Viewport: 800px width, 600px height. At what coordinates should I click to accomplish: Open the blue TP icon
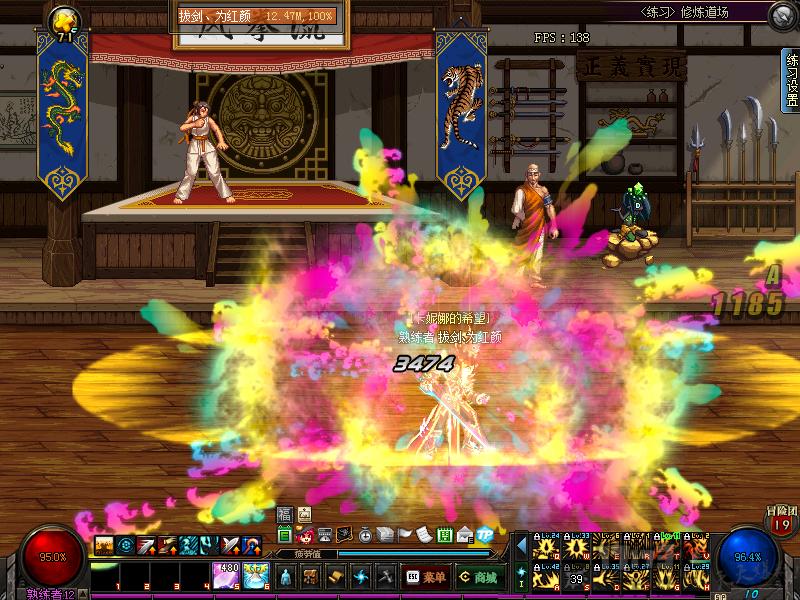point(485,534)
